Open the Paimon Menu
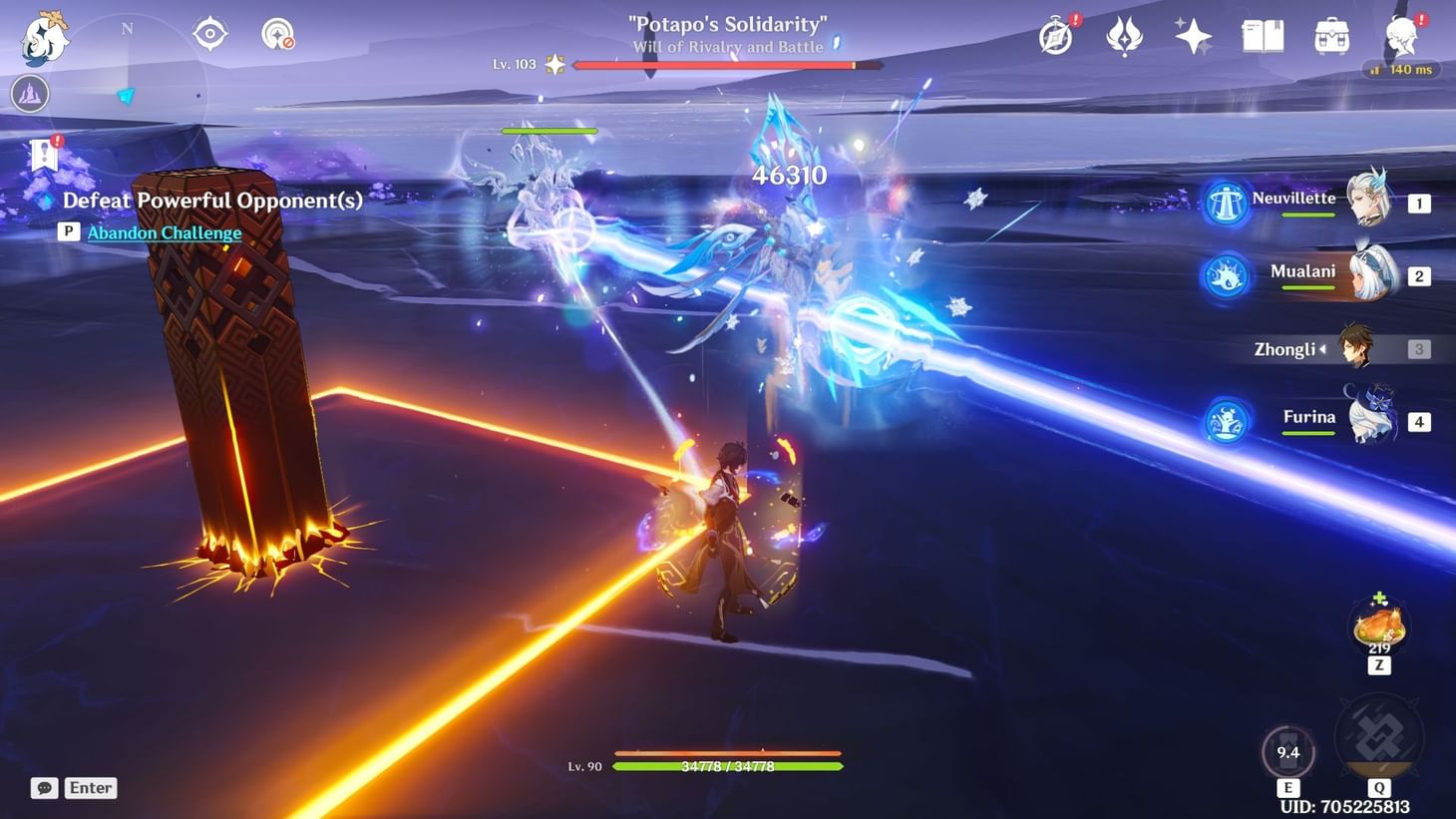Image resolution: width=1456 pixels, height=819 pixels. [47, 37]
